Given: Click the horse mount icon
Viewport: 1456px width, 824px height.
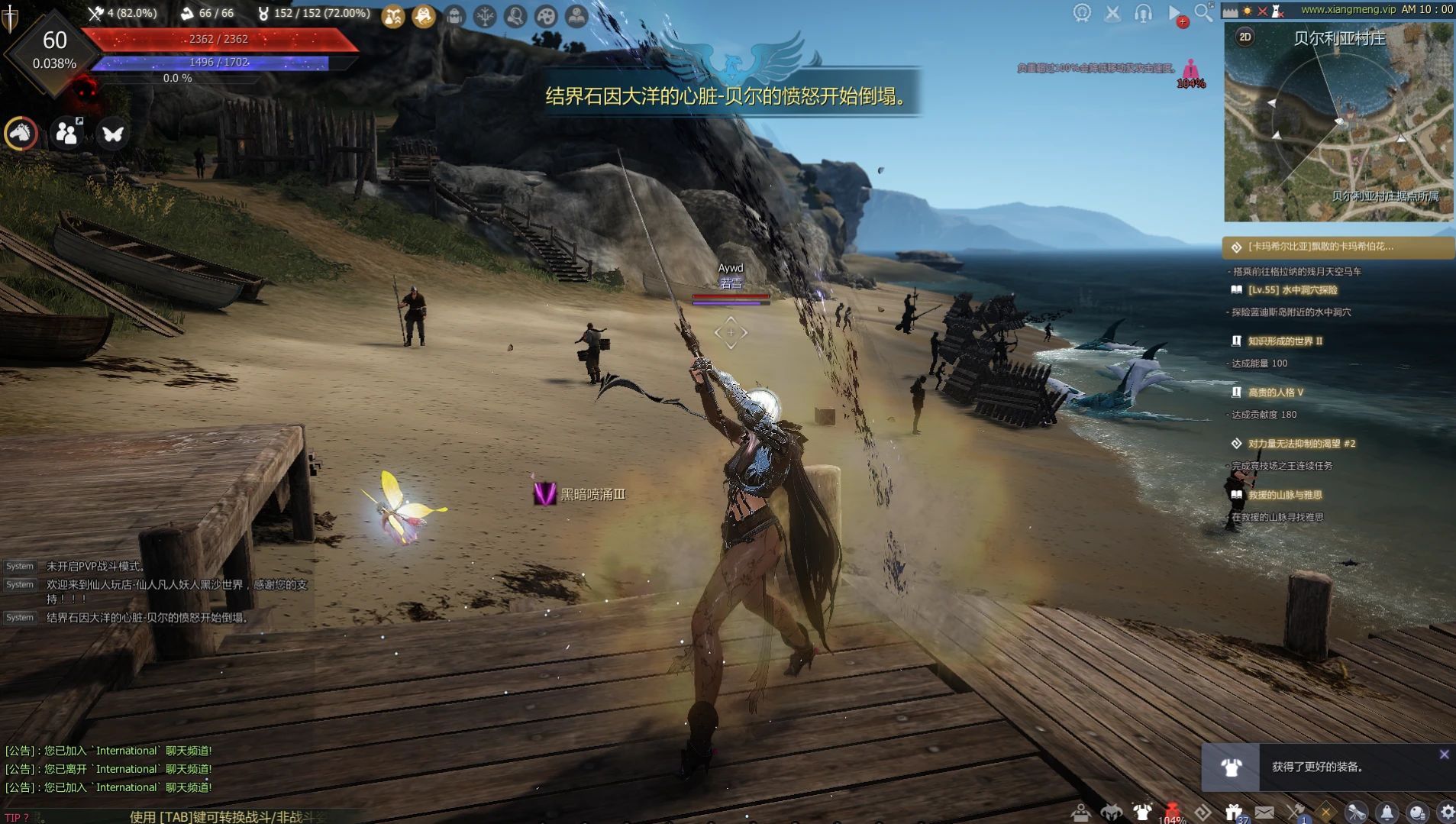Looking at the screenshot, I should (x=21, y=134).
